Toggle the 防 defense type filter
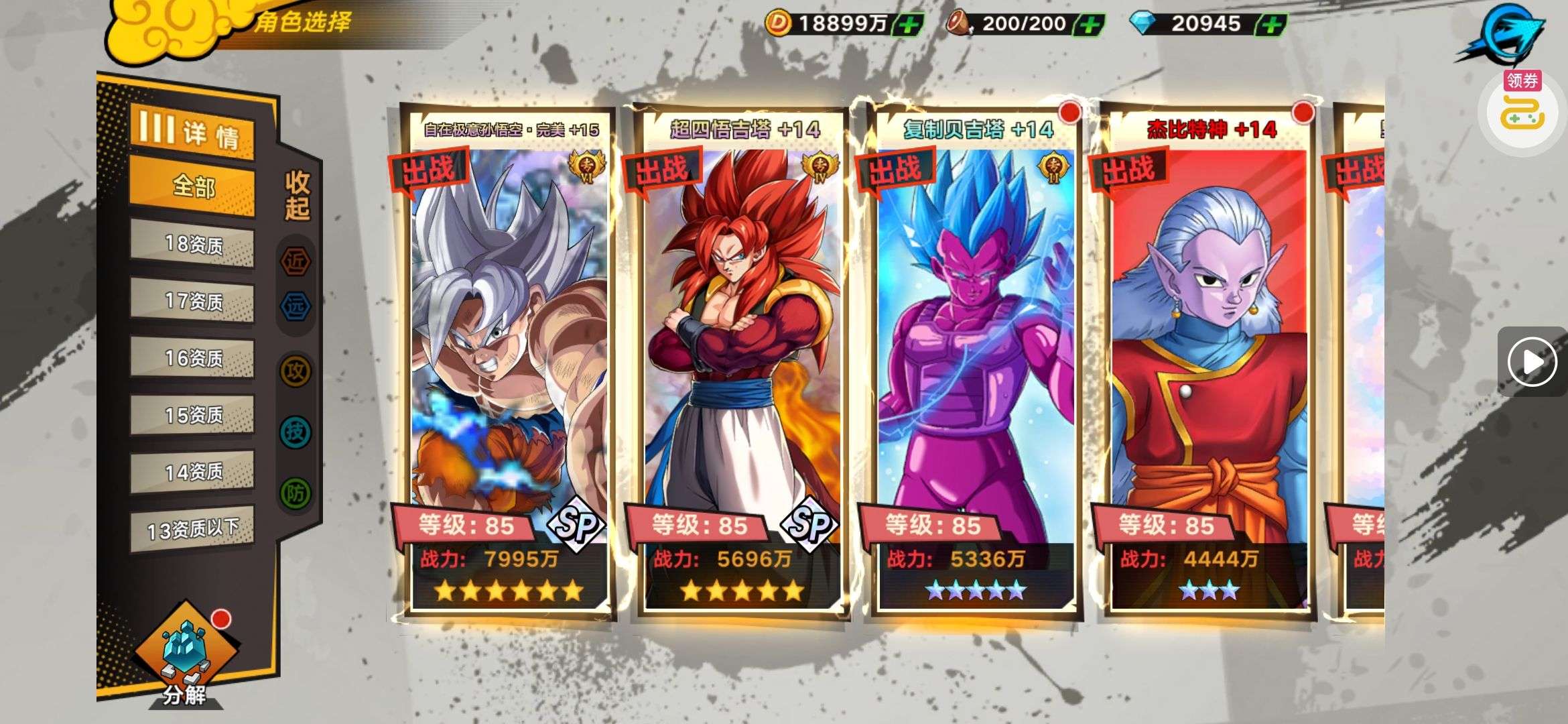The height and width of the screenshot is (724, 1568). point(296,493)
